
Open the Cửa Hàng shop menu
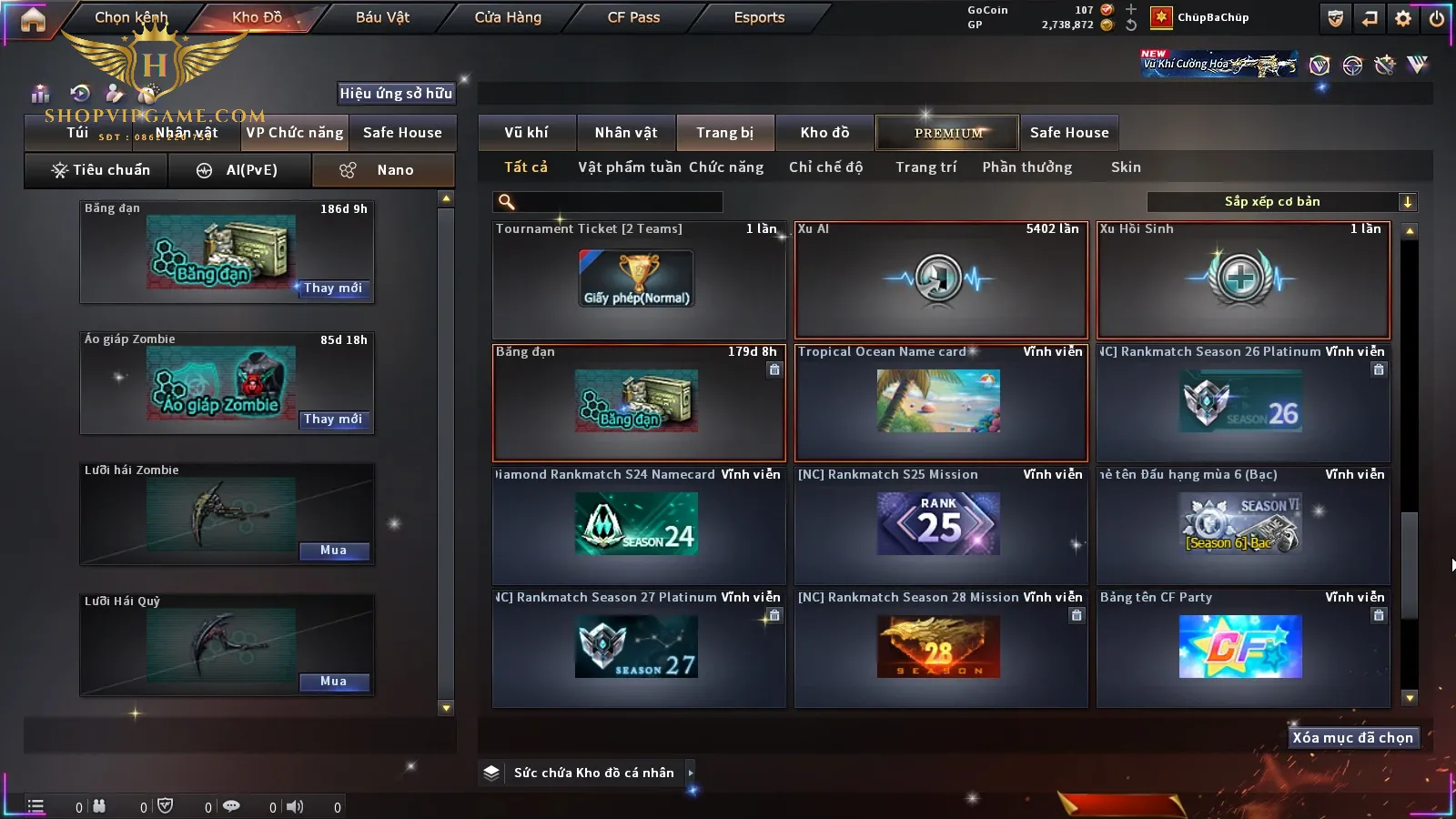tap(508, 17)
